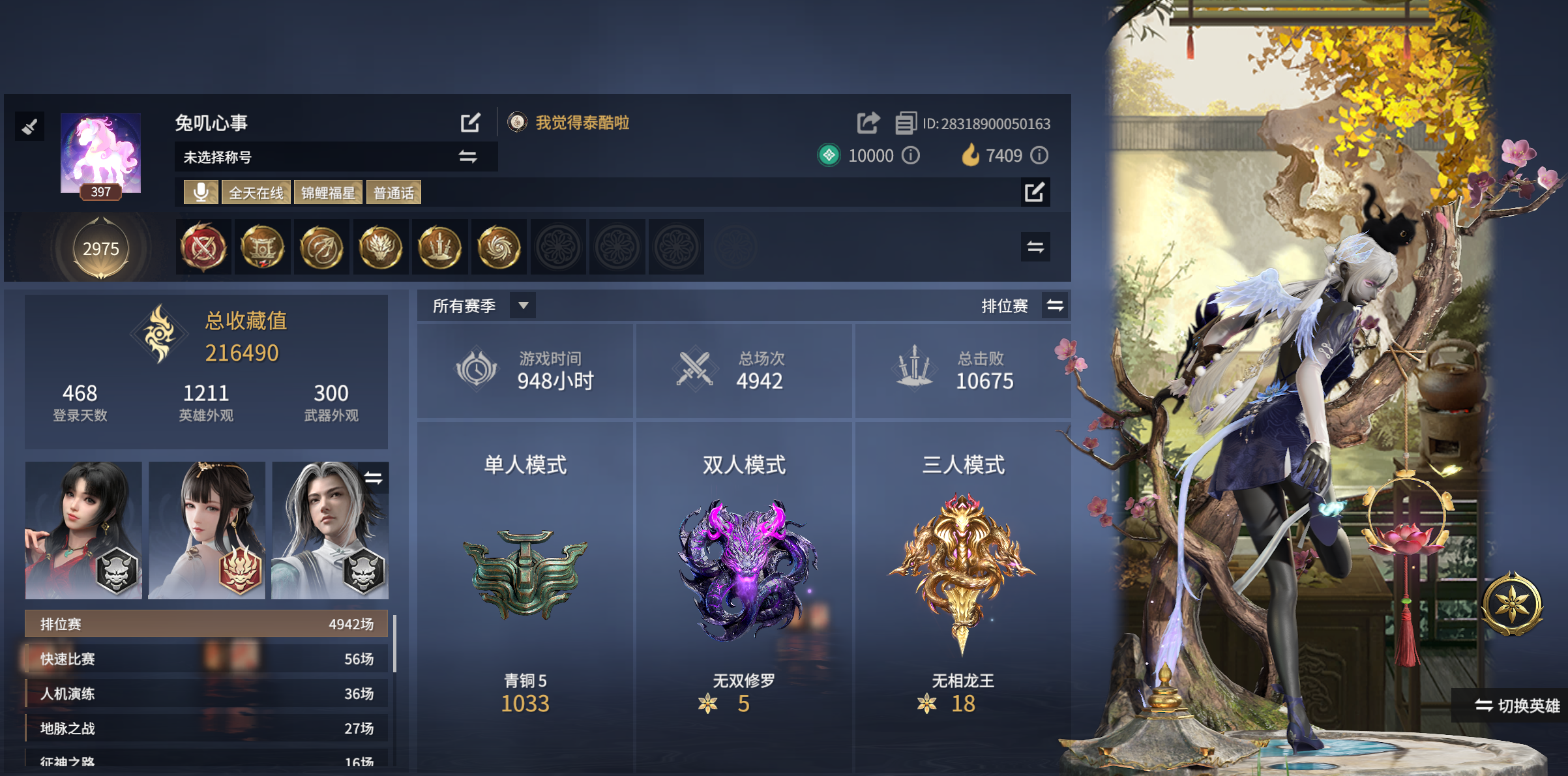1568x776 pixels.
Task: Open the 所有赛季 season dropdown
Action: 522,305
